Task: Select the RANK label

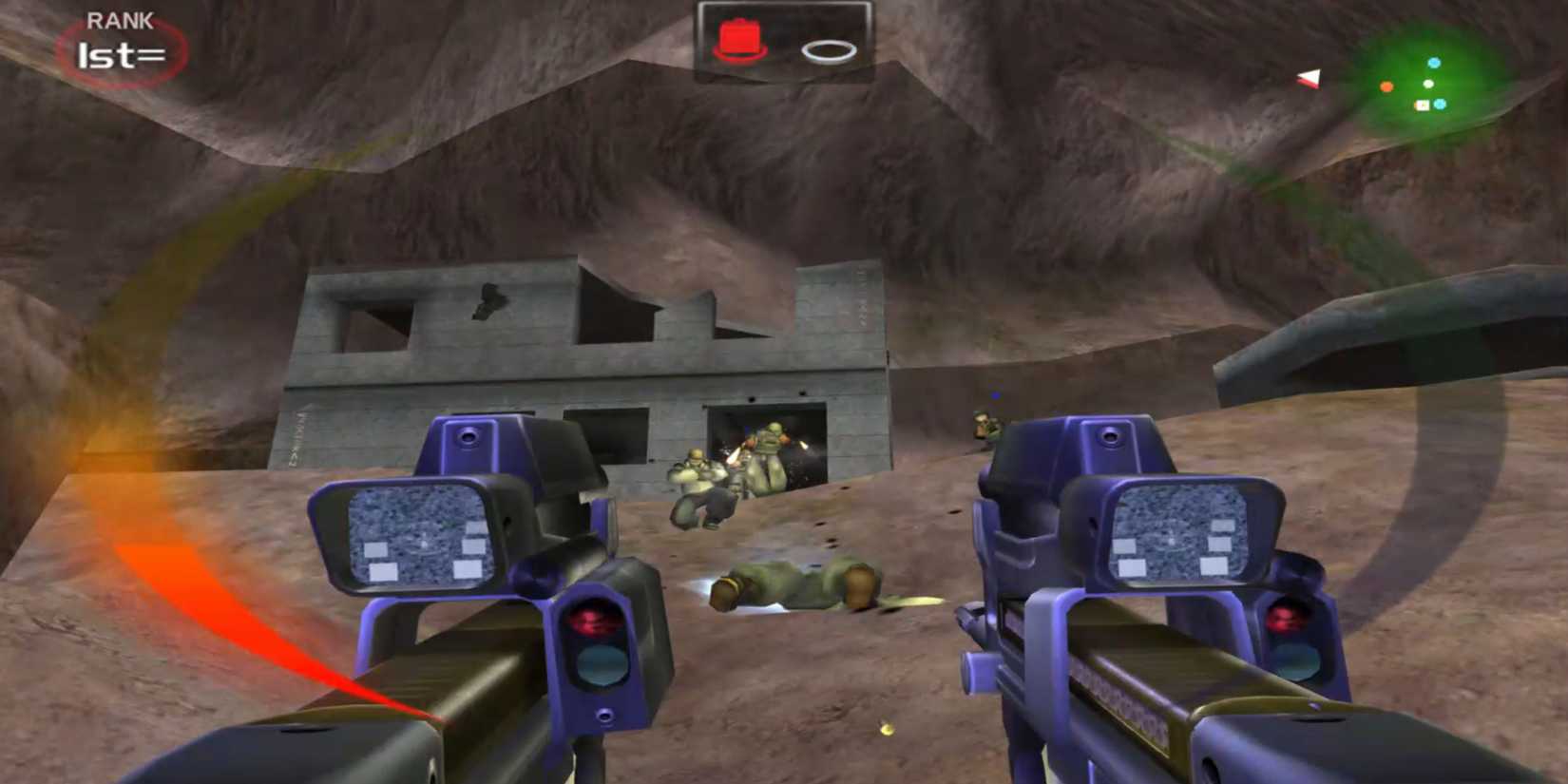Action: 120,18
